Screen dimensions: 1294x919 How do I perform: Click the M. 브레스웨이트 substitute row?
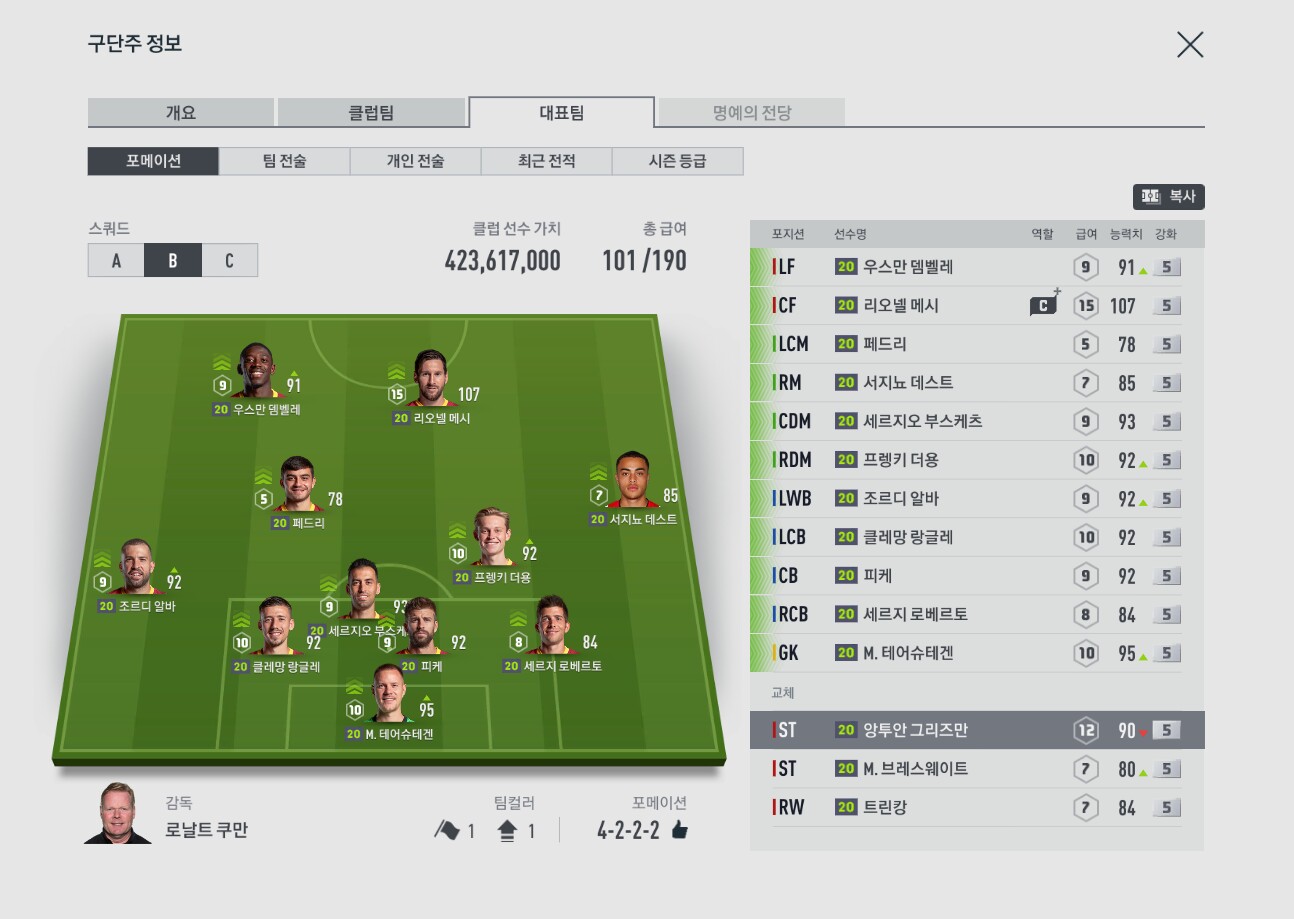[x=976, y=769]
